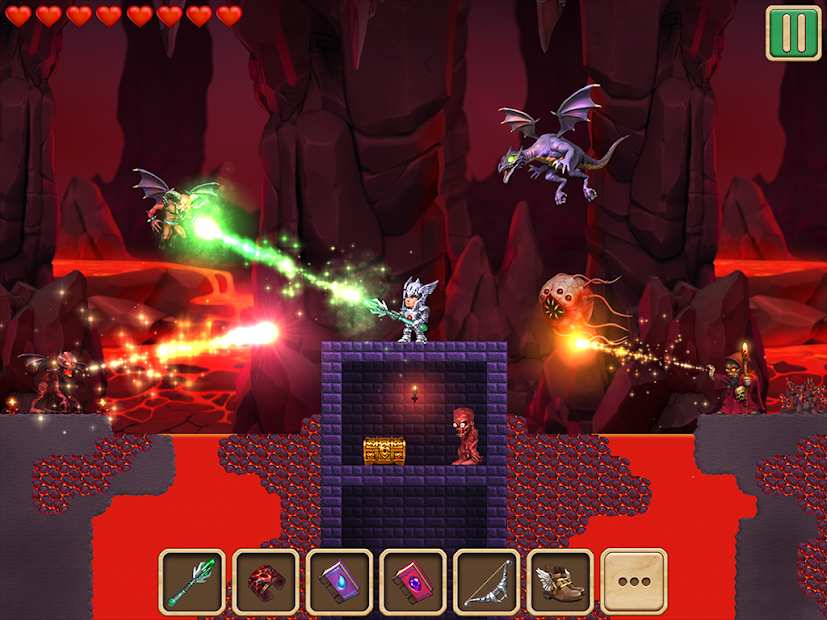827x620 pixels.
Task: Select the red spellbook with purple gem
Action: click(413, 581)
